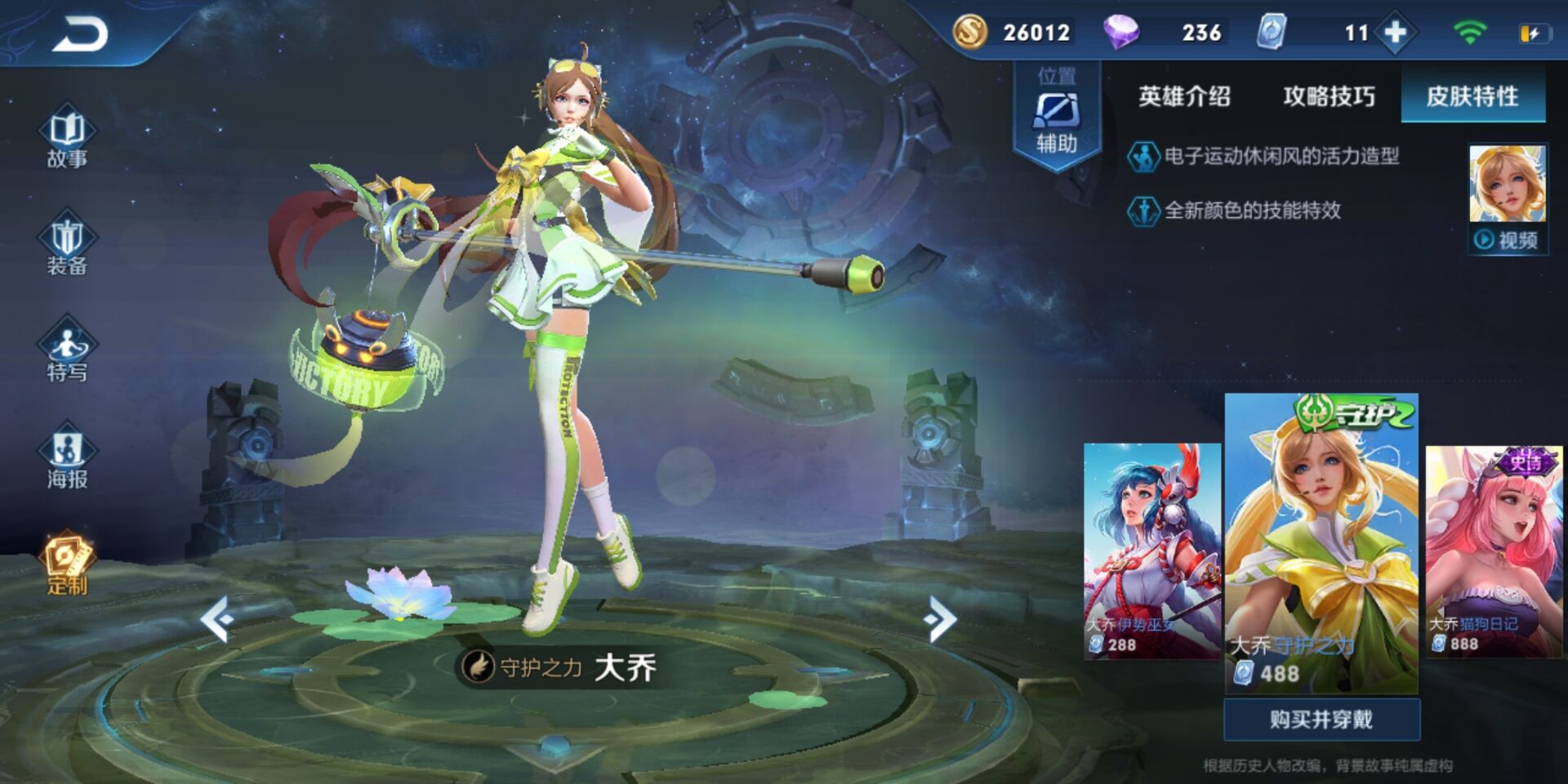
Task: Open the 海报 poster view
Action: (67, 457)
